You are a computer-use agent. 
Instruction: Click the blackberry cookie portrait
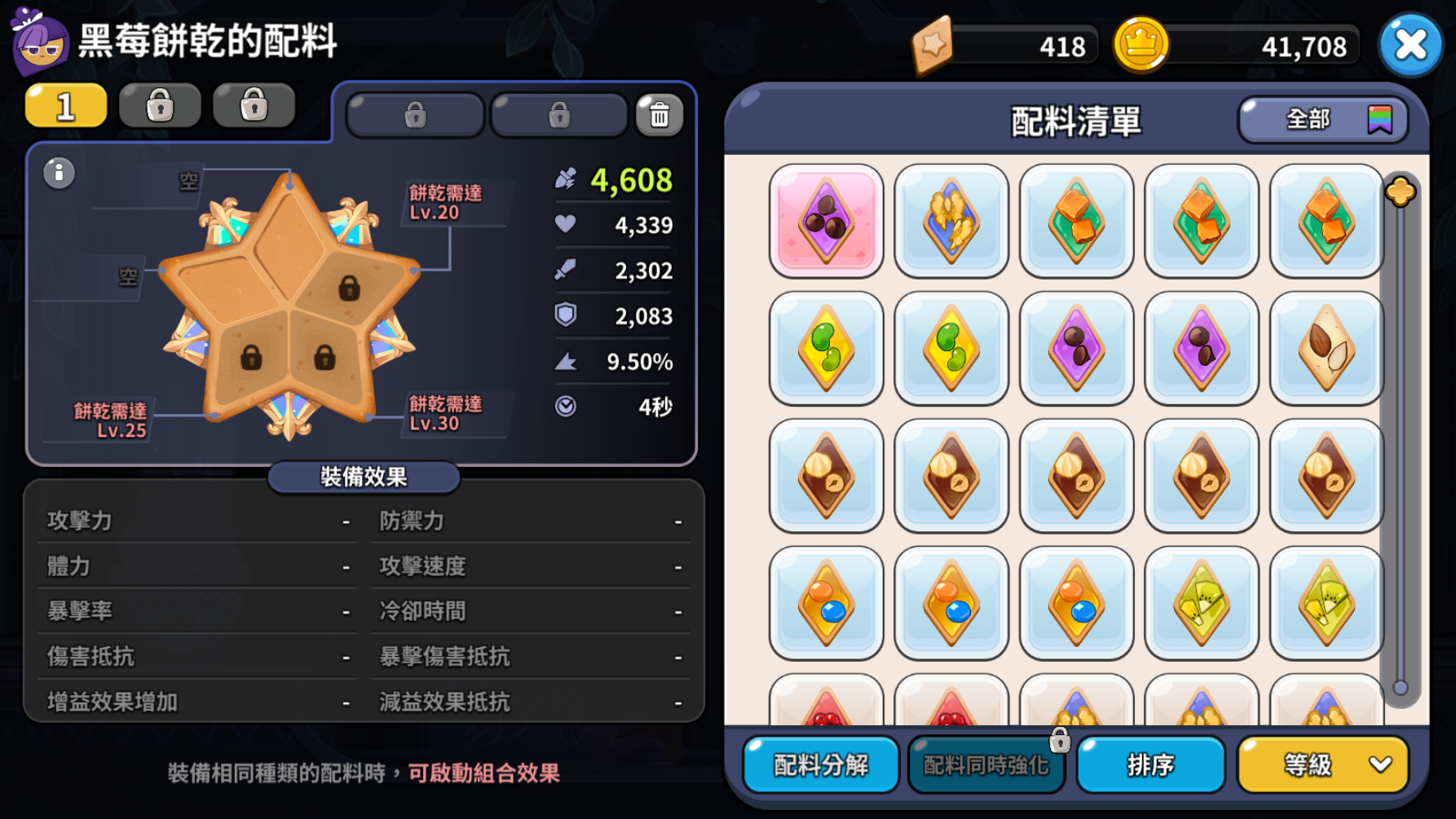click(x=39, y=41)
